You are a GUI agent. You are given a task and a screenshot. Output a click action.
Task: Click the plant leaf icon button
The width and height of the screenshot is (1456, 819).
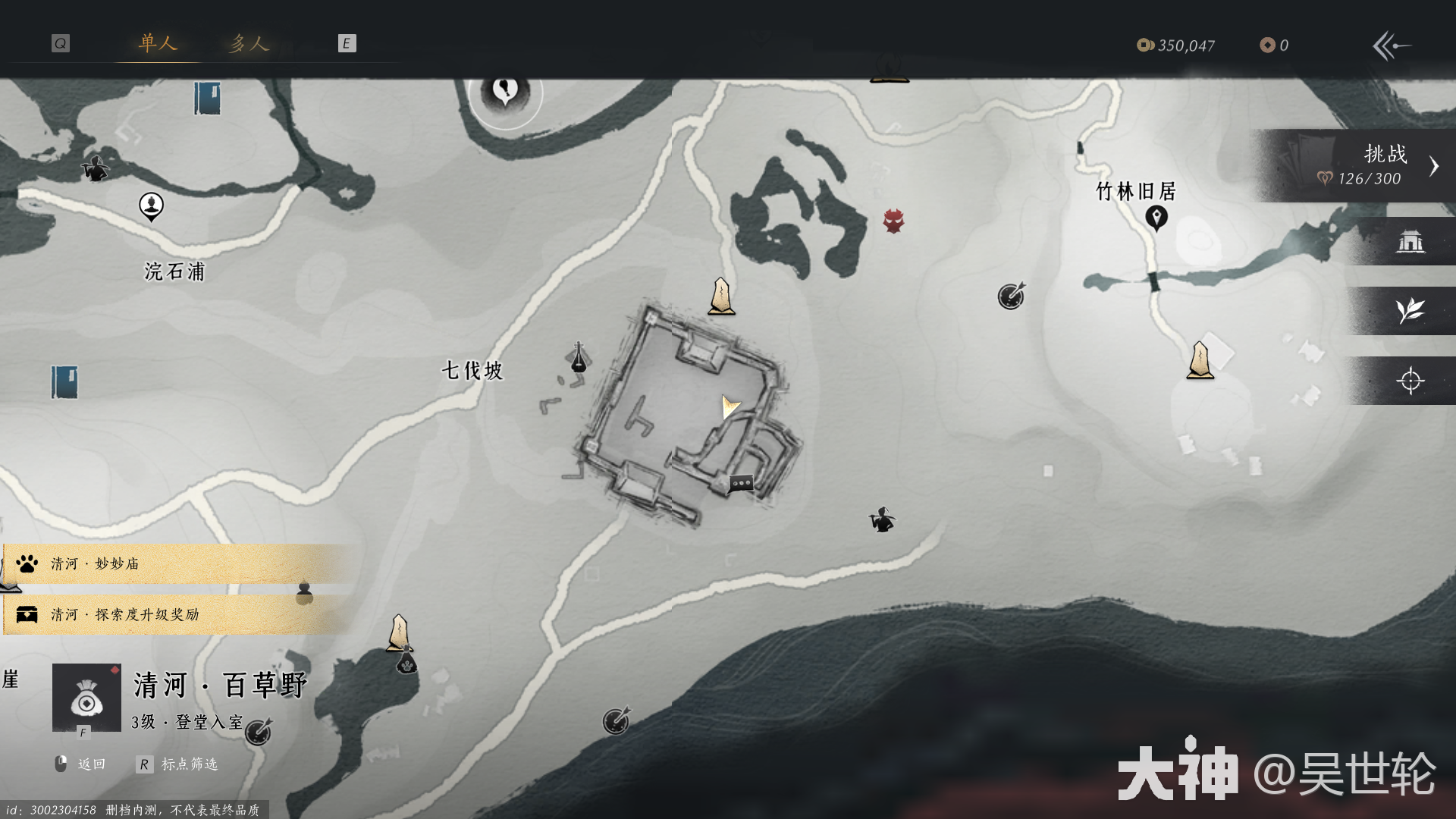[x=1410, y=311]
